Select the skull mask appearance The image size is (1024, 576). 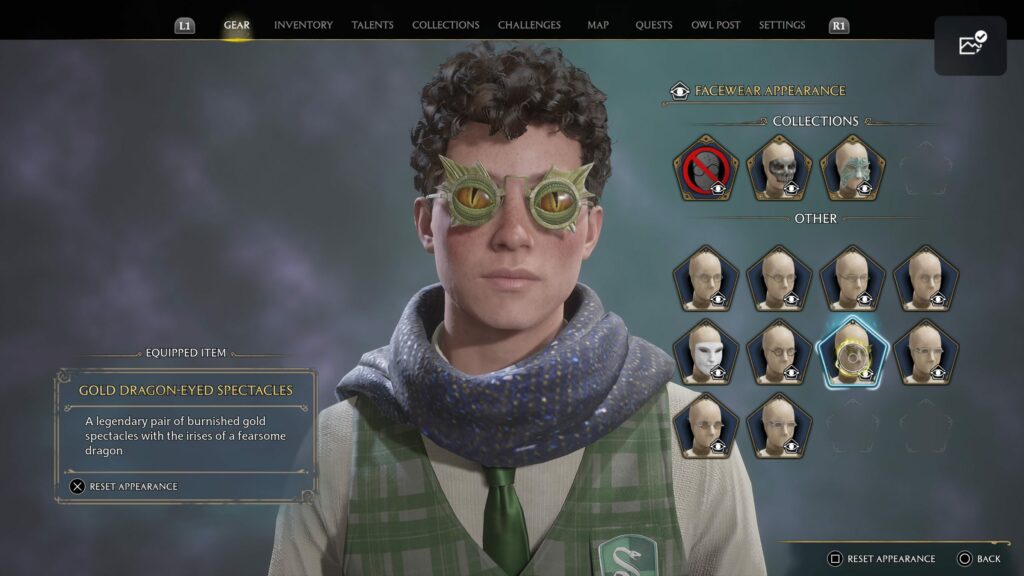(x=779, y=168)
